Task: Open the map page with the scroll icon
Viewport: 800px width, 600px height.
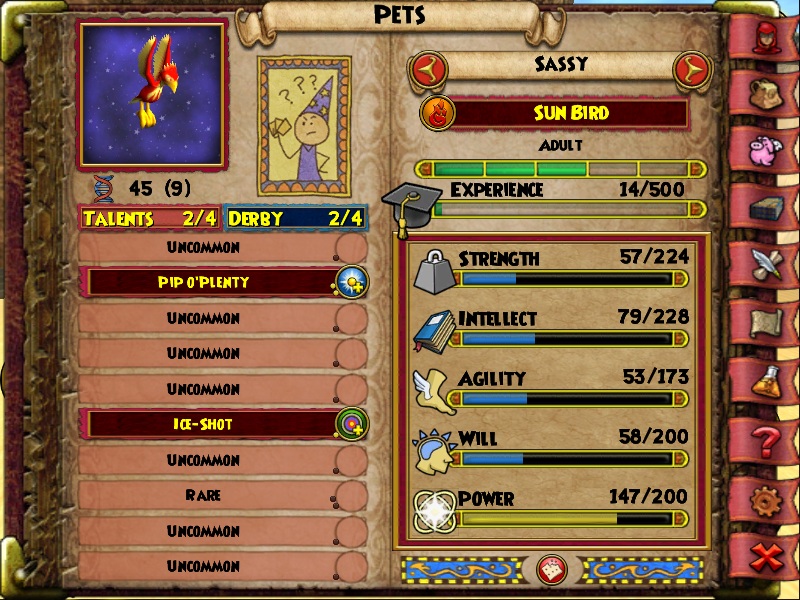Action: 768,322
